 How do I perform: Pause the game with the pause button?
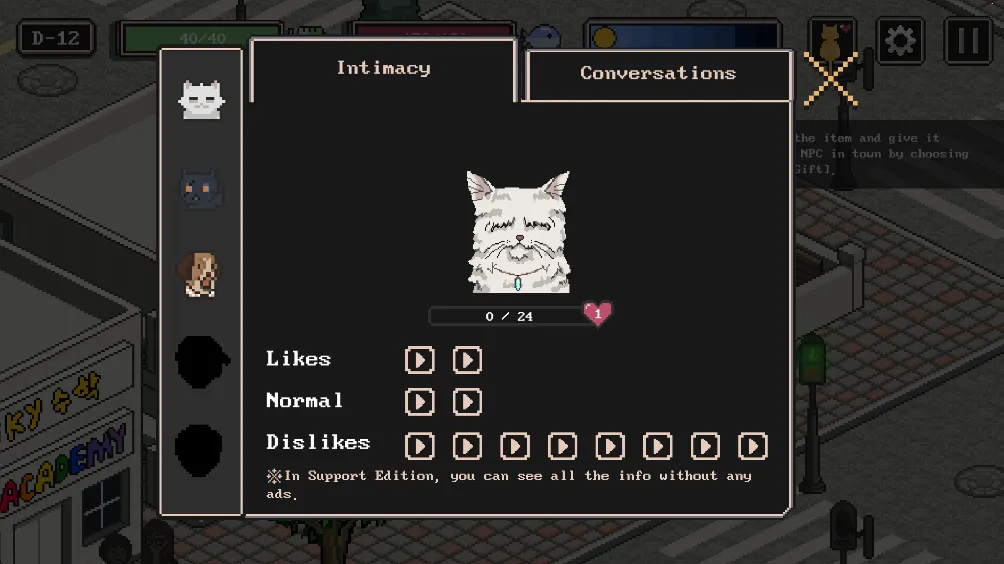967,41
